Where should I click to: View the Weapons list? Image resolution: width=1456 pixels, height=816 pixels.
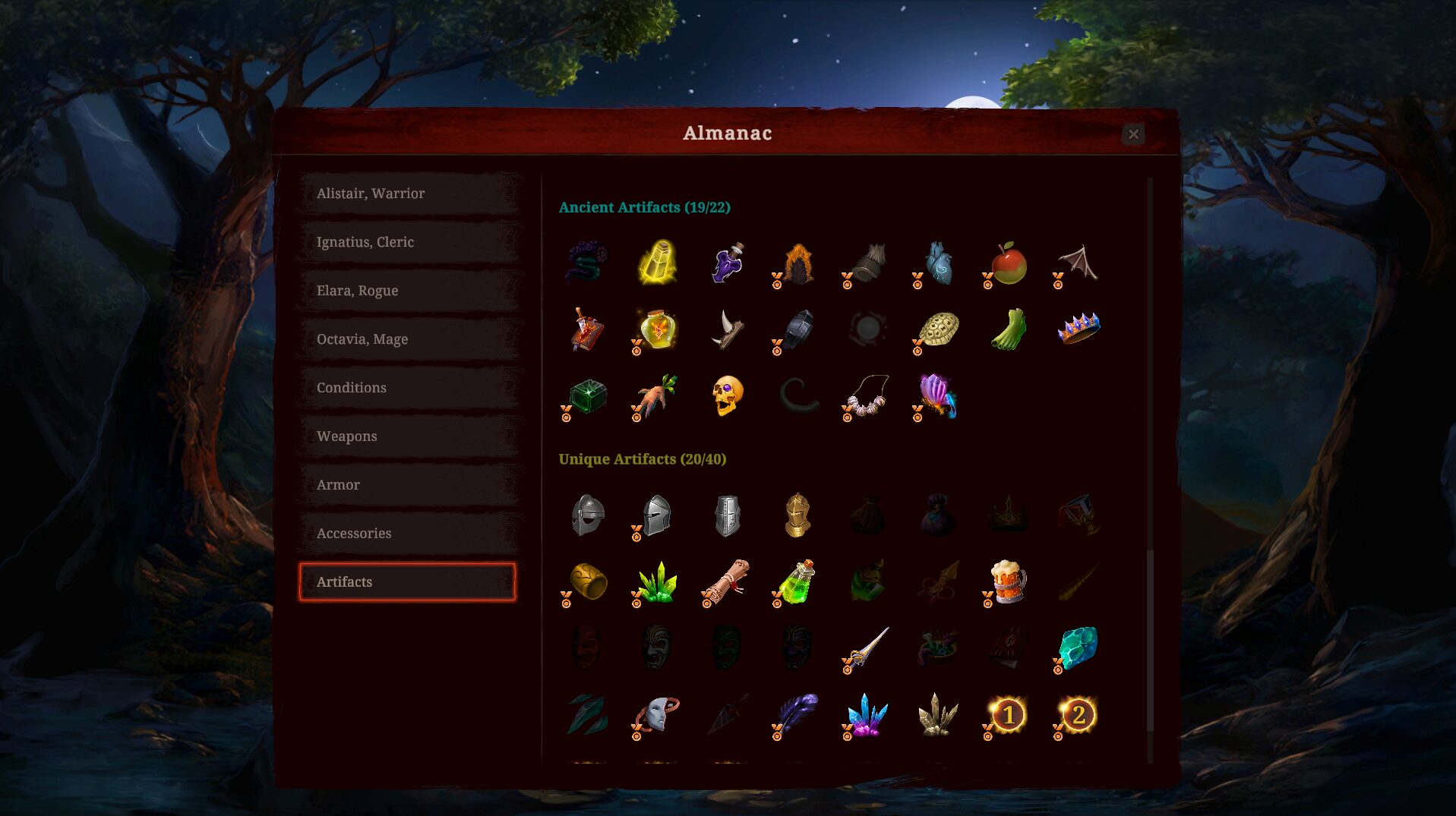tap(409, 436)
